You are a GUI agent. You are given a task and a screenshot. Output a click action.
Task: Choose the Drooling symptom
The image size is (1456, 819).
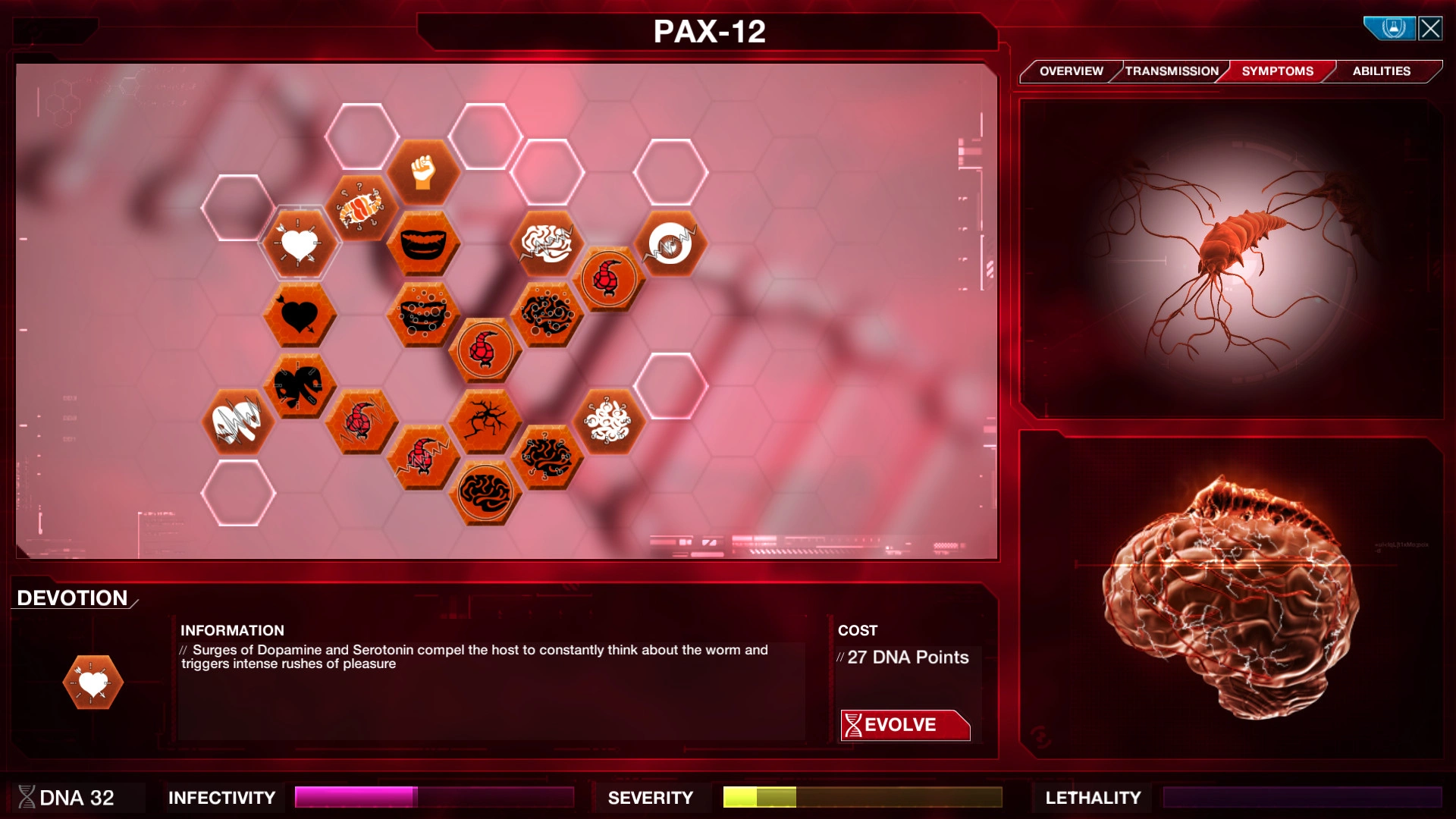(425, 315)
